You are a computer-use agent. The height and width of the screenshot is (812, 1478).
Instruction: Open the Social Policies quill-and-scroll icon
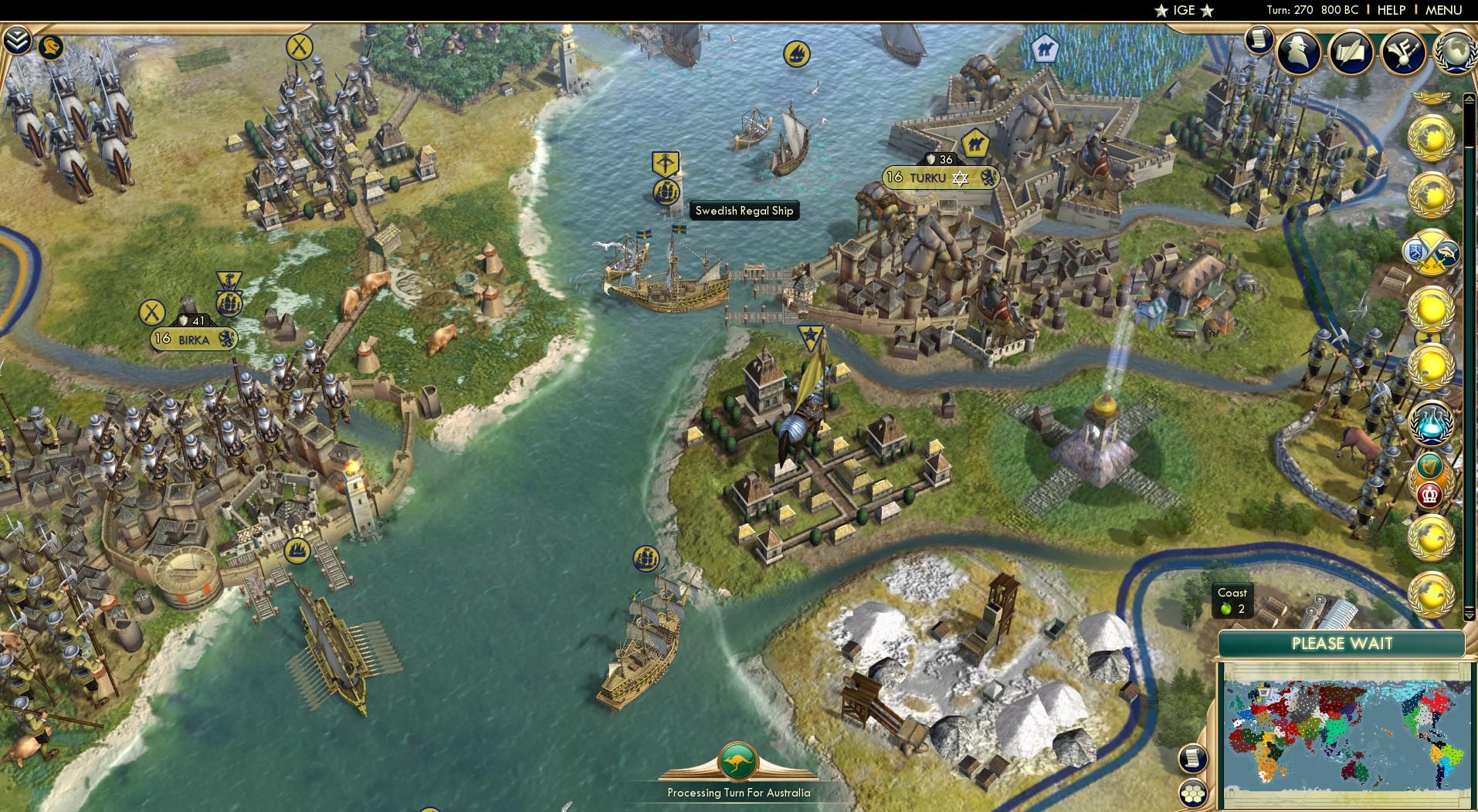click(1351, 52)
